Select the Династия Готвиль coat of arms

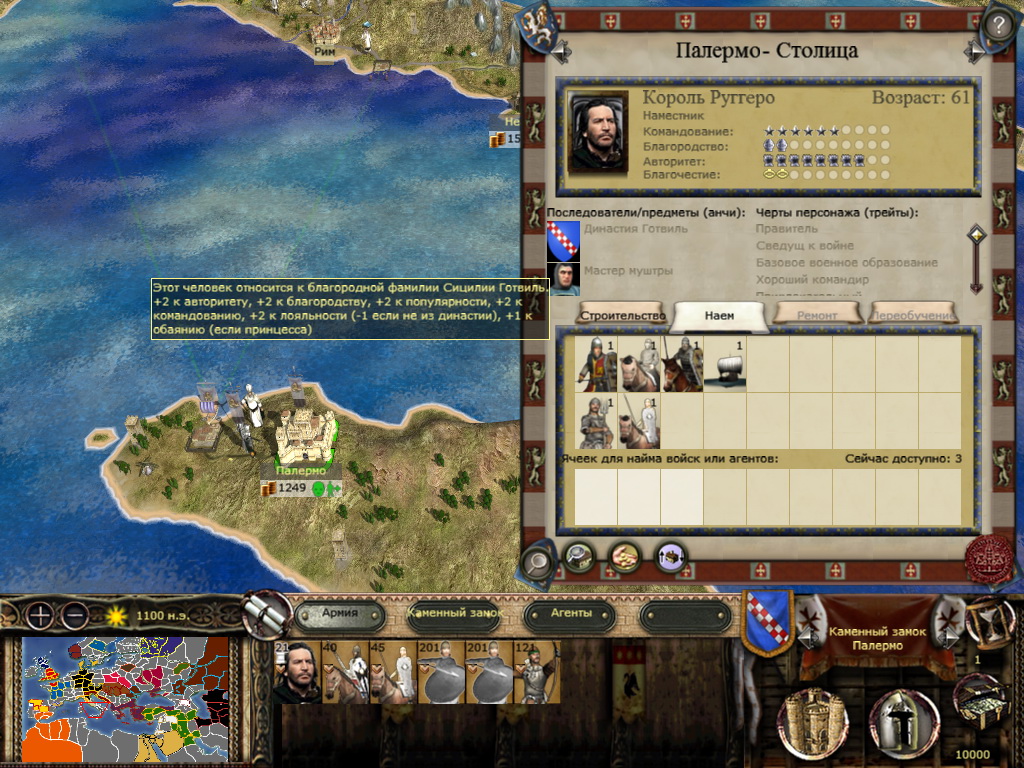[563, 240]
